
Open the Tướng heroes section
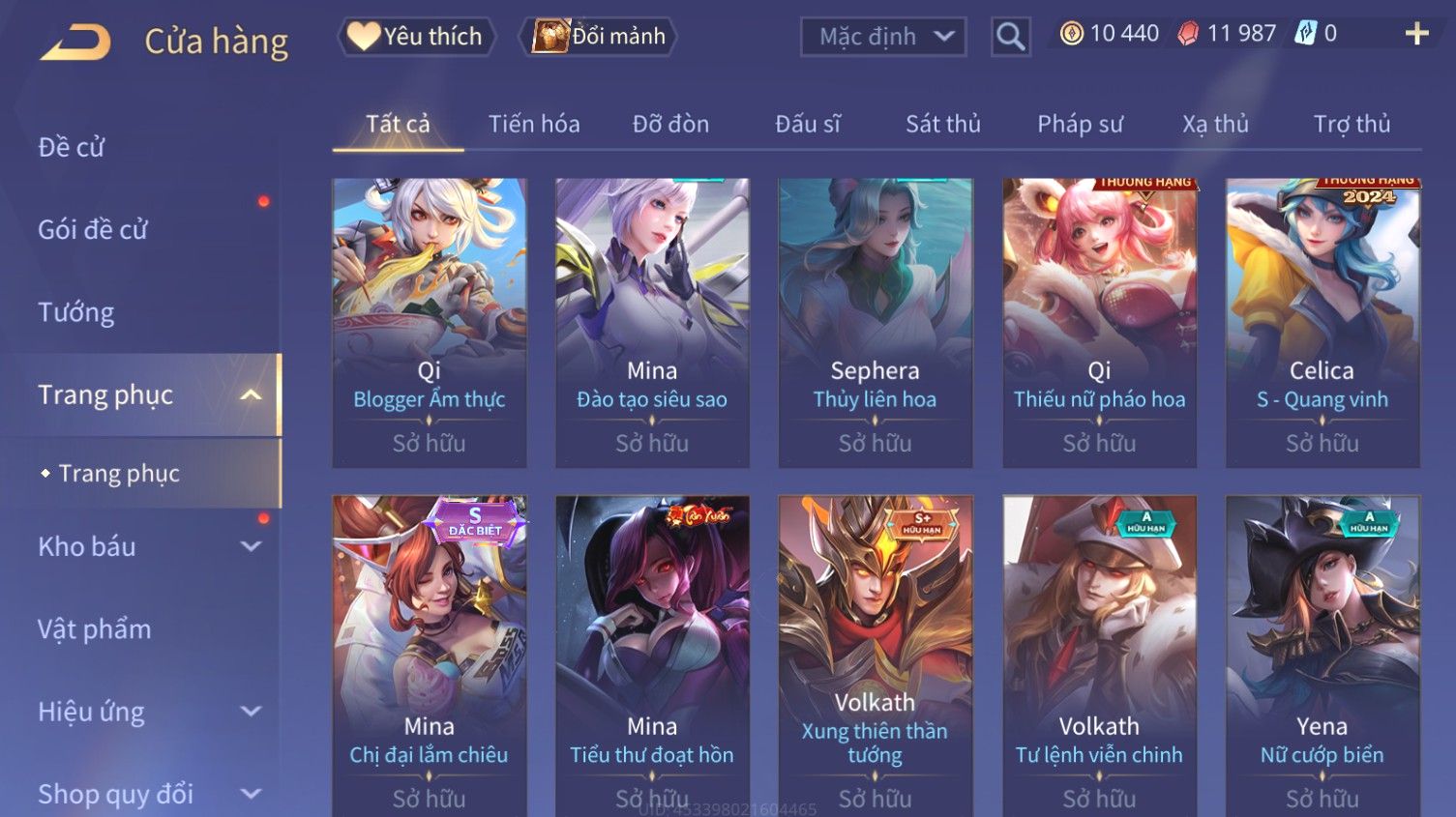(76, 312)
